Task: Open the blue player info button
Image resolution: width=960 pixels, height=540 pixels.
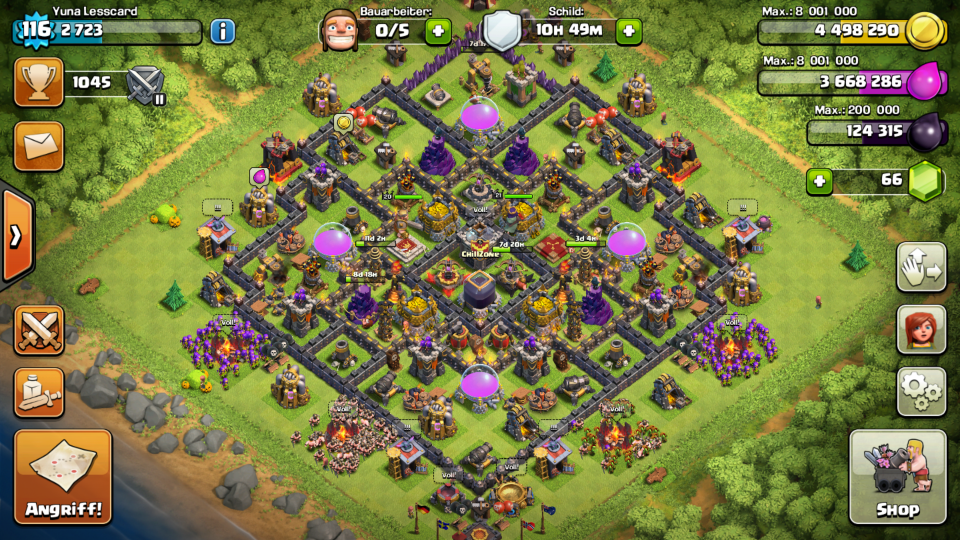Action: (222, 30)
